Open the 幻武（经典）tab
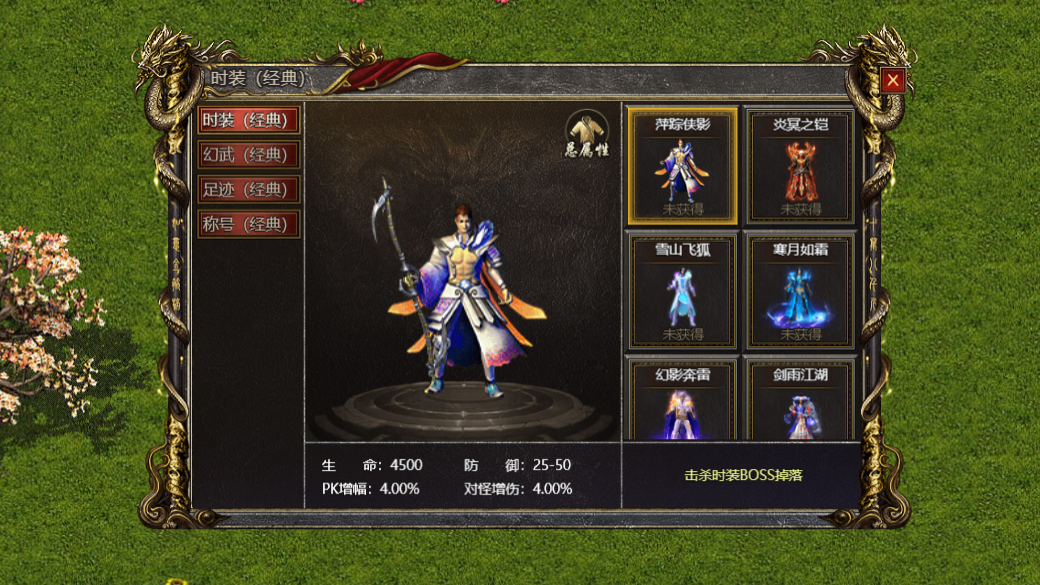Viewport: 1040px width, 585px height. click(x=248, y=155)
